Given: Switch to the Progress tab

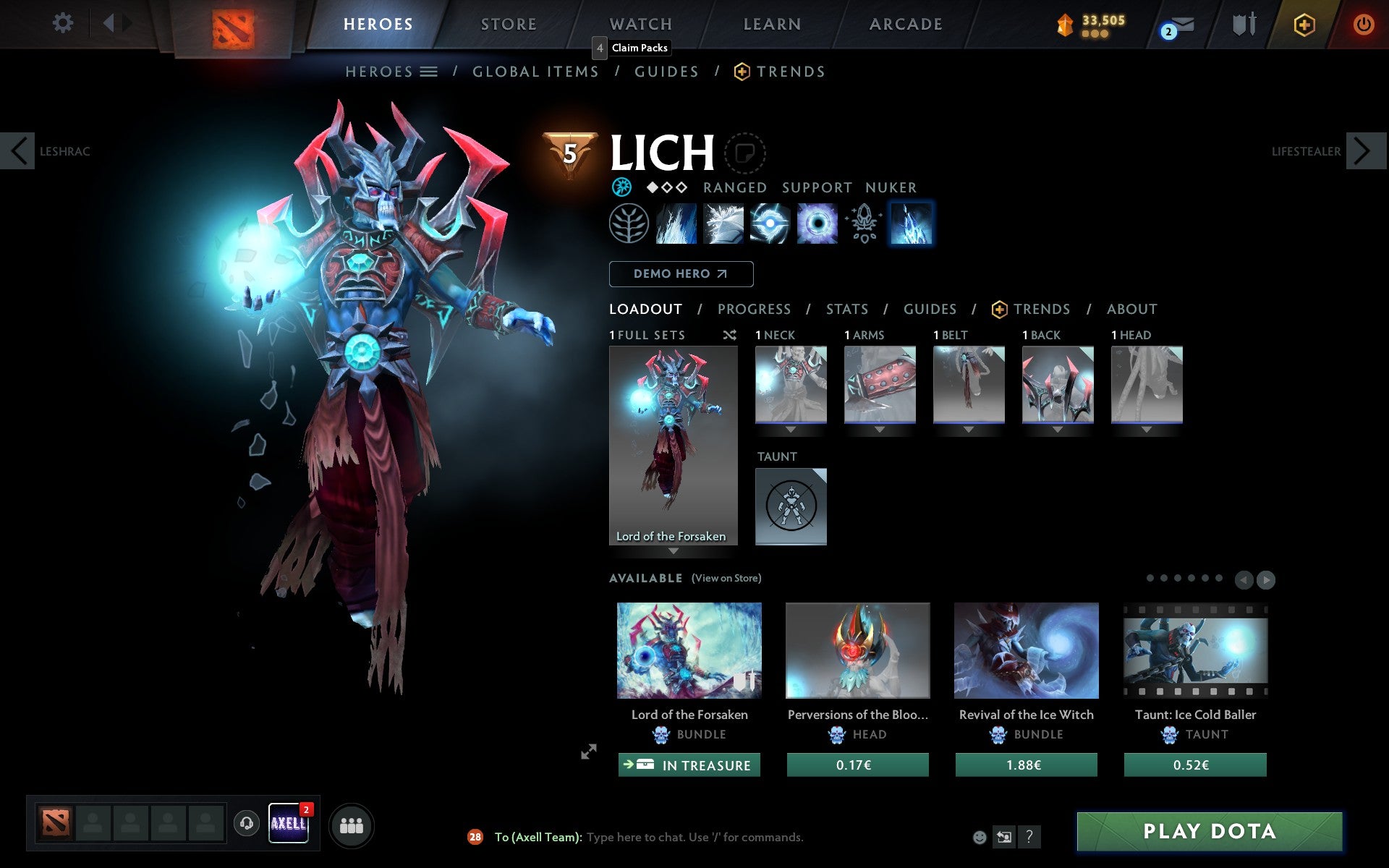Looking at the screenshot, I should (754, 310).
